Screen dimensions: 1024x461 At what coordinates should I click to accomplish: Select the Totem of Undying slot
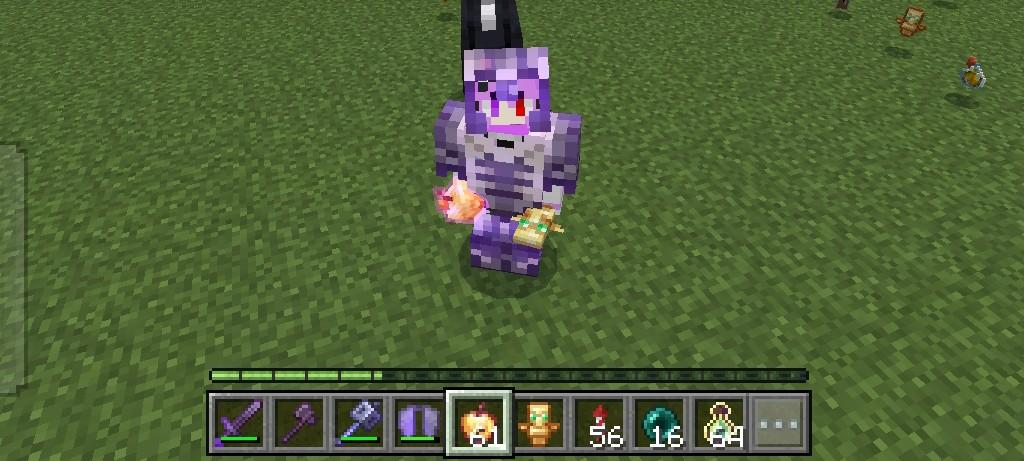point(540,422)
